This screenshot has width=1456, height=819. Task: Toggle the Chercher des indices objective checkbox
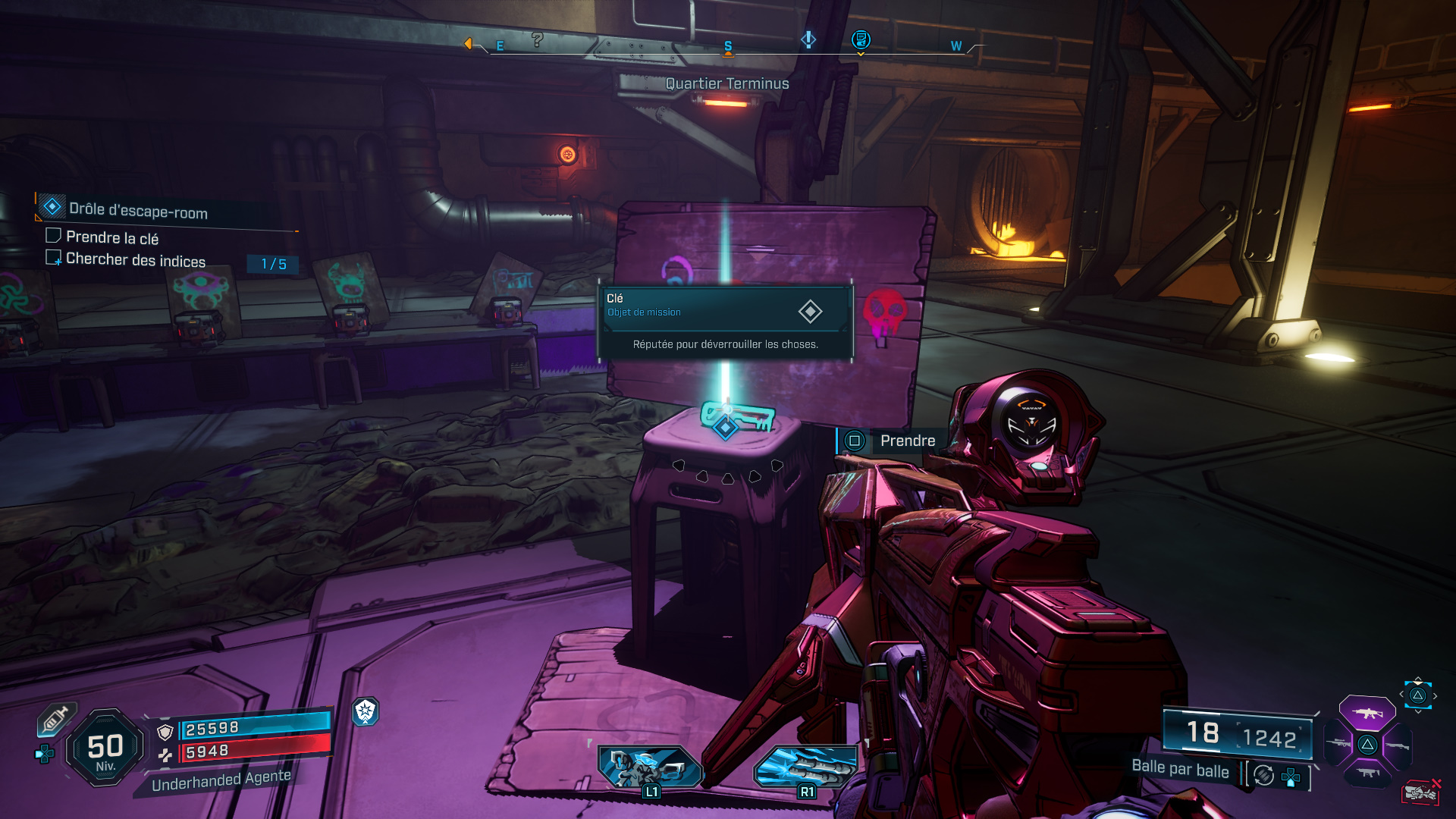point(54,259)
